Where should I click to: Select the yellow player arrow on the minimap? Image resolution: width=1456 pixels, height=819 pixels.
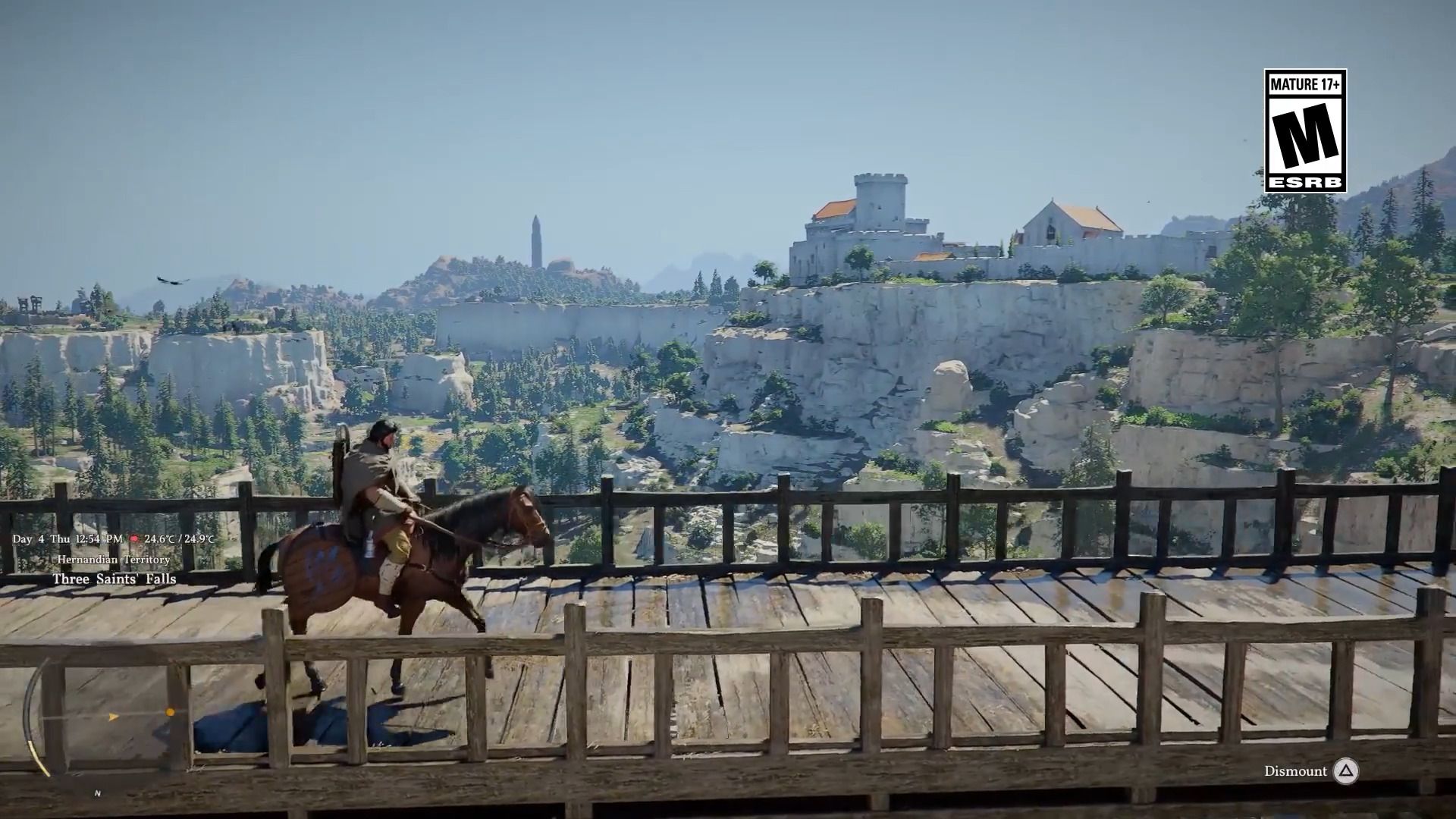pyautogui.click(x=114, y=716)
